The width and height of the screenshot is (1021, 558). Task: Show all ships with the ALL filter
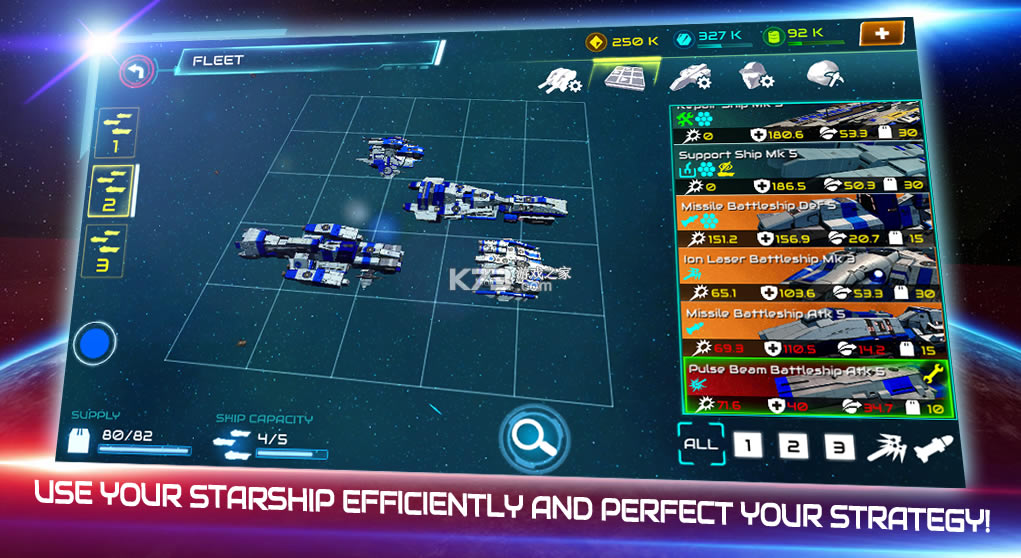coord(699,444)
